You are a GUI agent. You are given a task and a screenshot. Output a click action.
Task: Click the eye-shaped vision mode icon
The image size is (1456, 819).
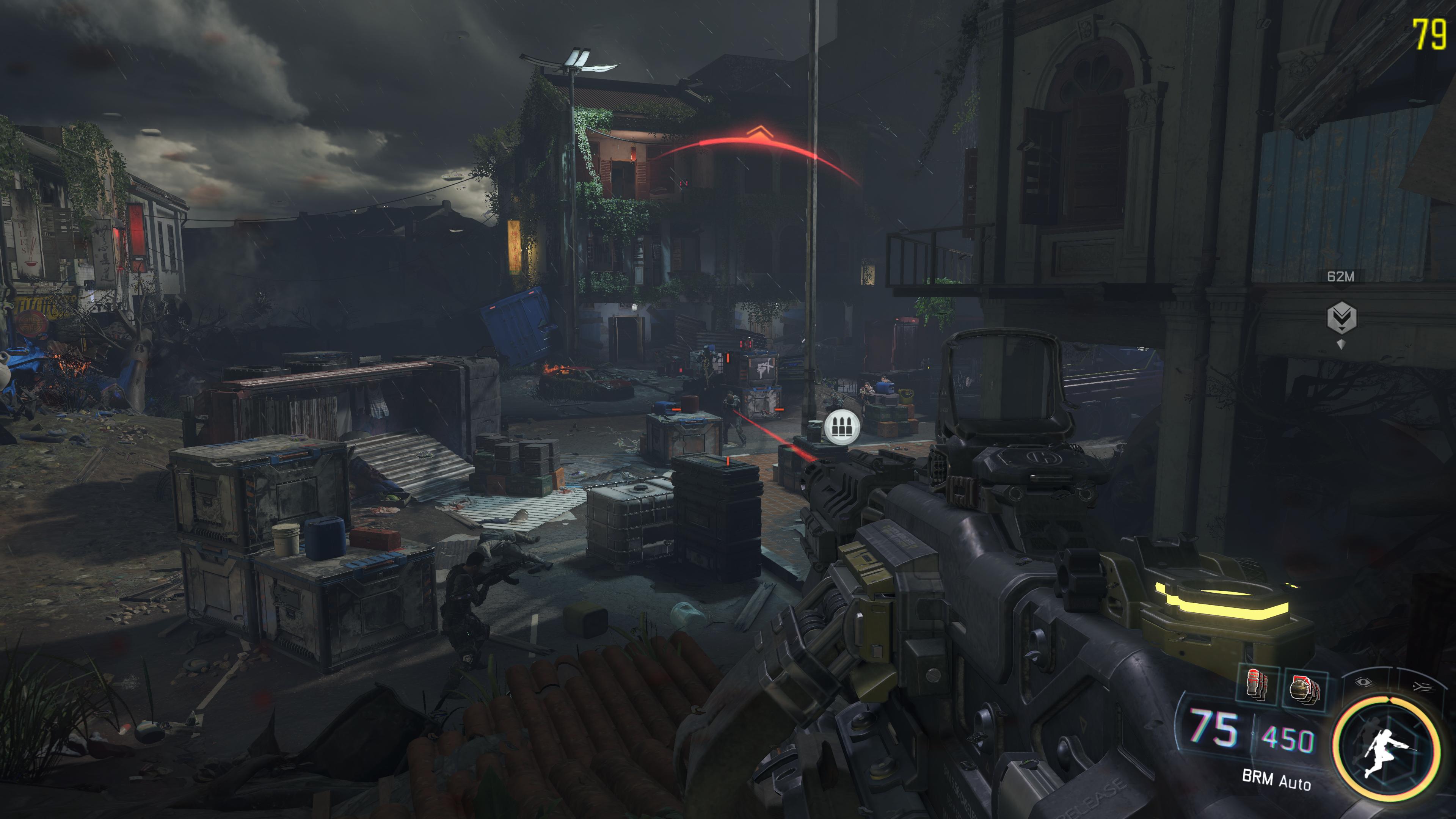click(1364, 682)
